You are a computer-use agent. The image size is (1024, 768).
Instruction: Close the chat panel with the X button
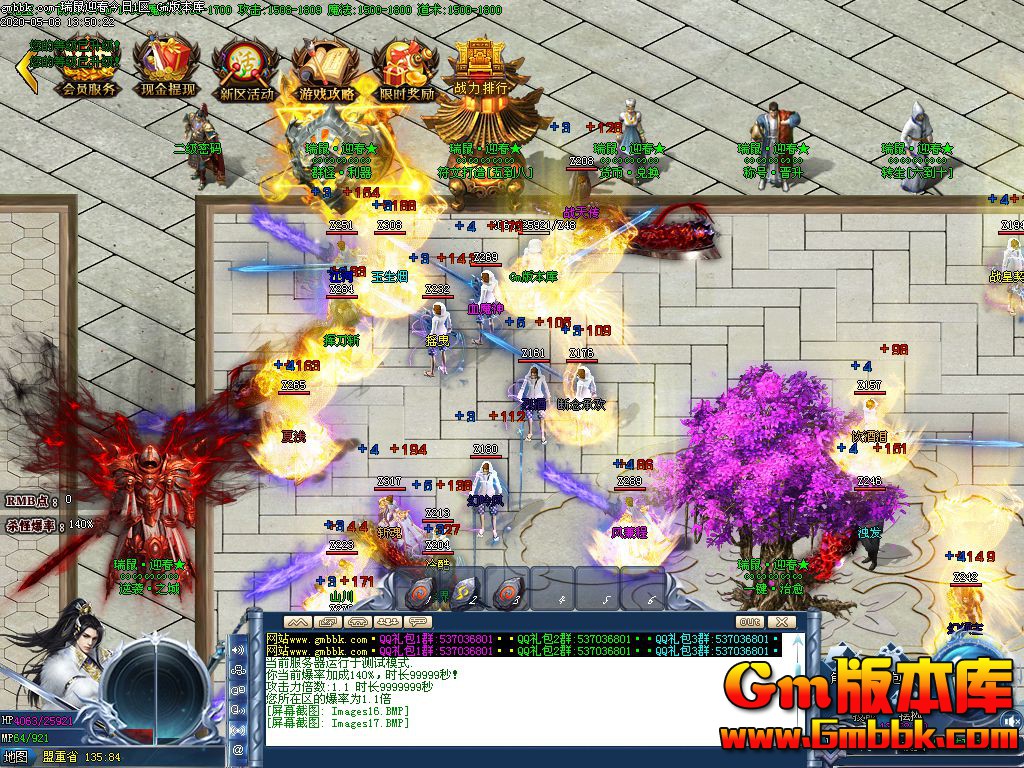click(781, 621)
